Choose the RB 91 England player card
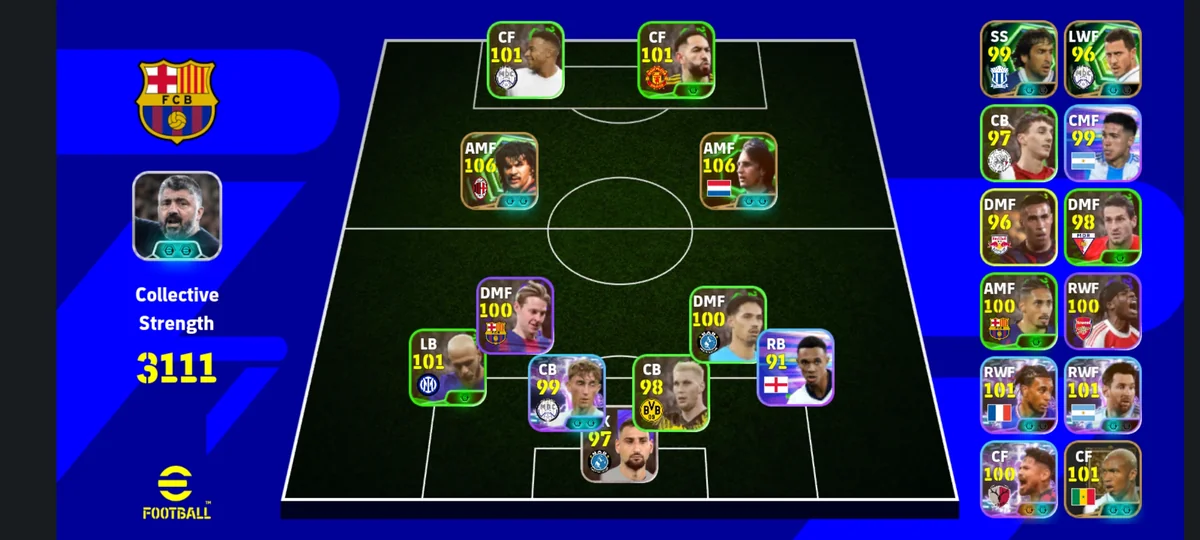Screen dimensions: 1200x540 click(x=796, y=367)
